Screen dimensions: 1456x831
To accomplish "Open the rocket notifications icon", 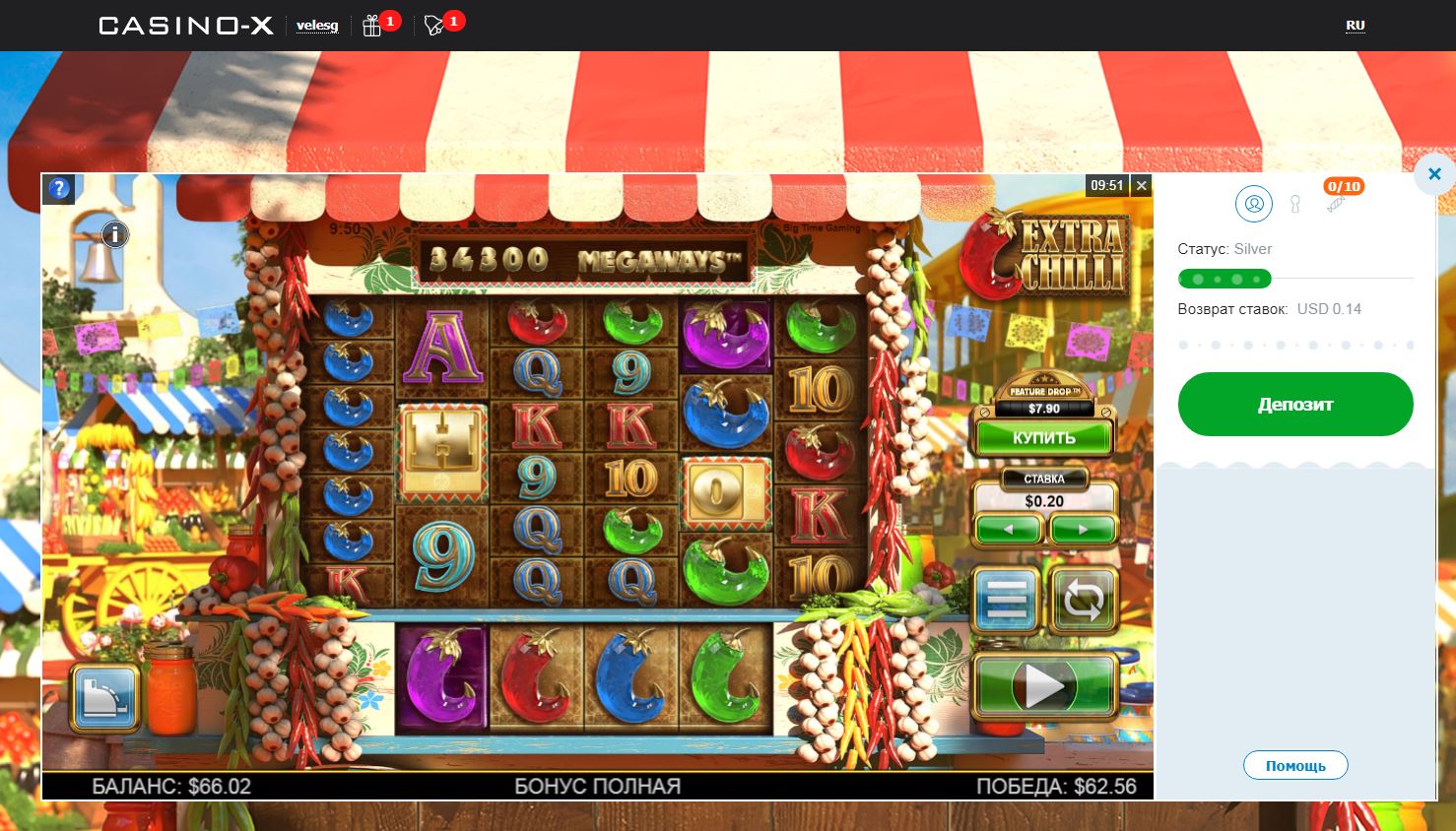I will point(434,26).
